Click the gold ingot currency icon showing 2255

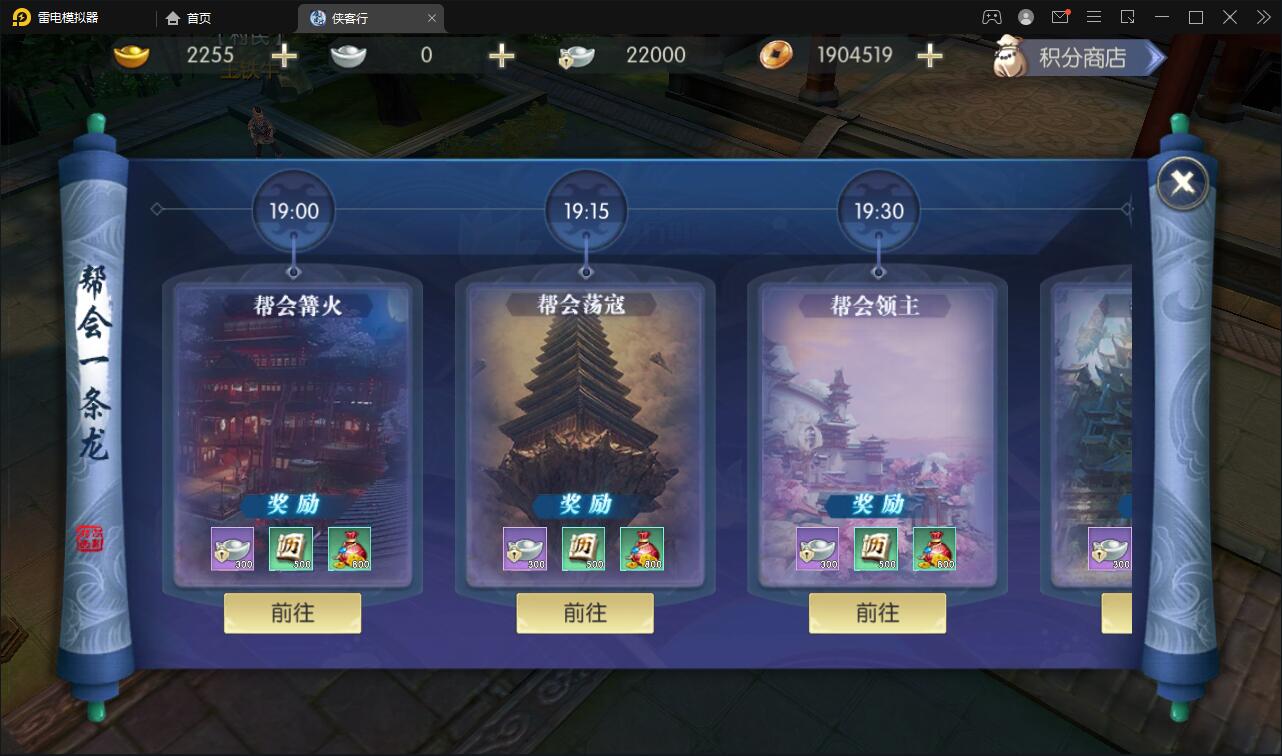click(x=130, y=55)
